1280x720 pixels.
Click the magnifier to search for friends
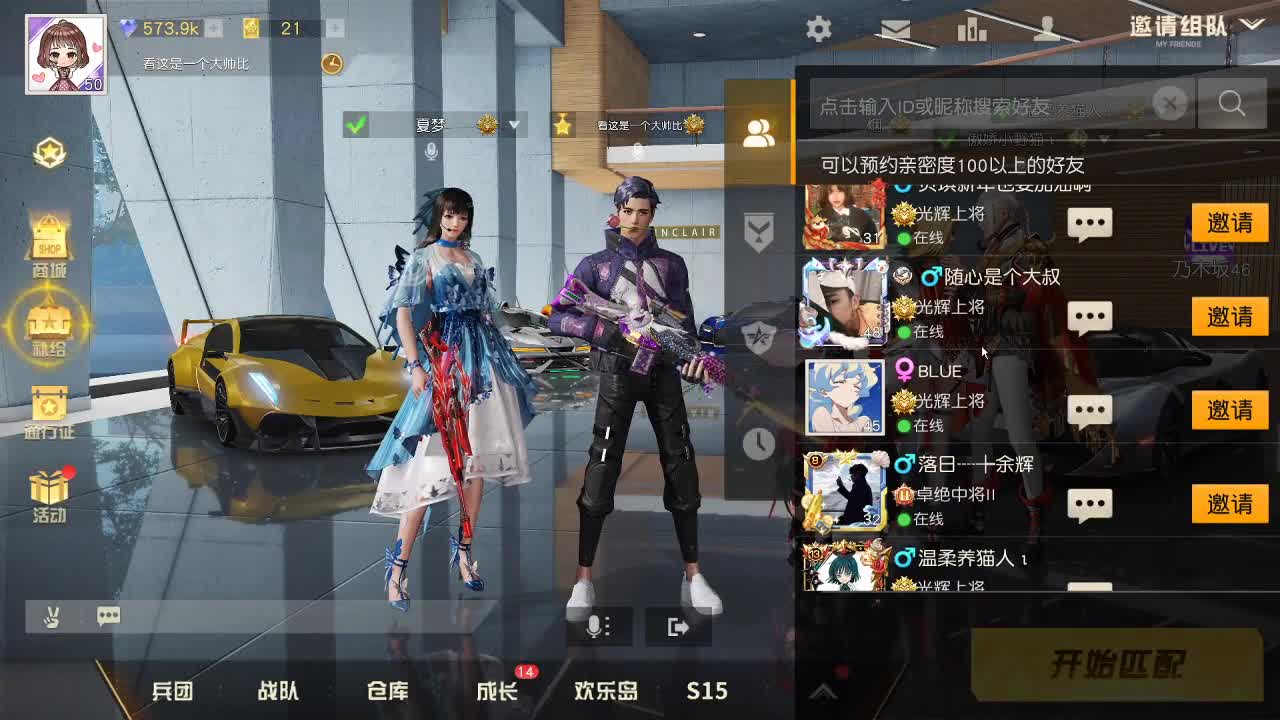pos(1231,103)
